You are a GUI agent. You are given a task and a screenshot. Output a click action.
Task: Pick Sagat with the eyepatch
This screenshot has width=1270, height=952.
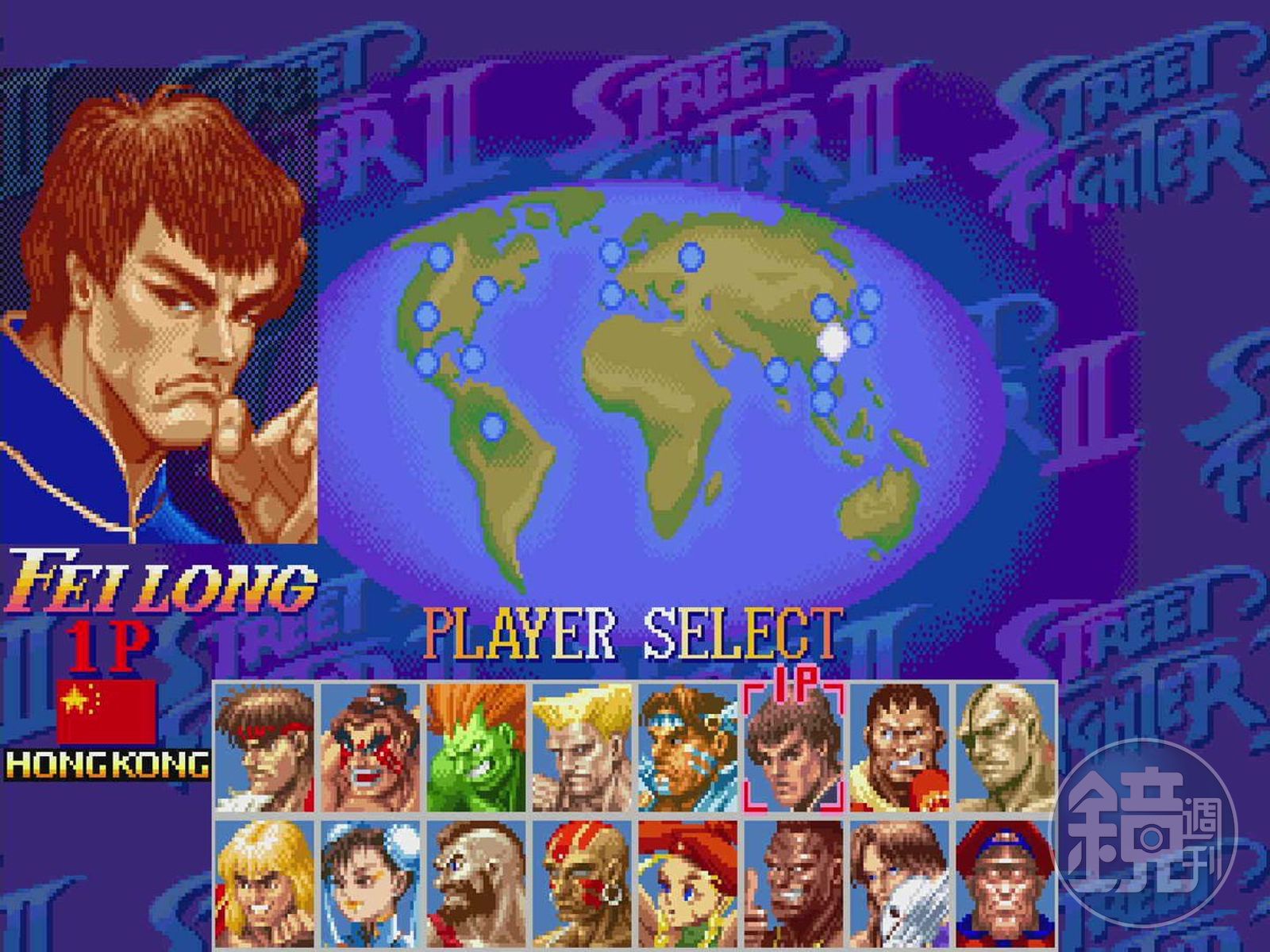pyautogui.click(x=1005, y=747)
